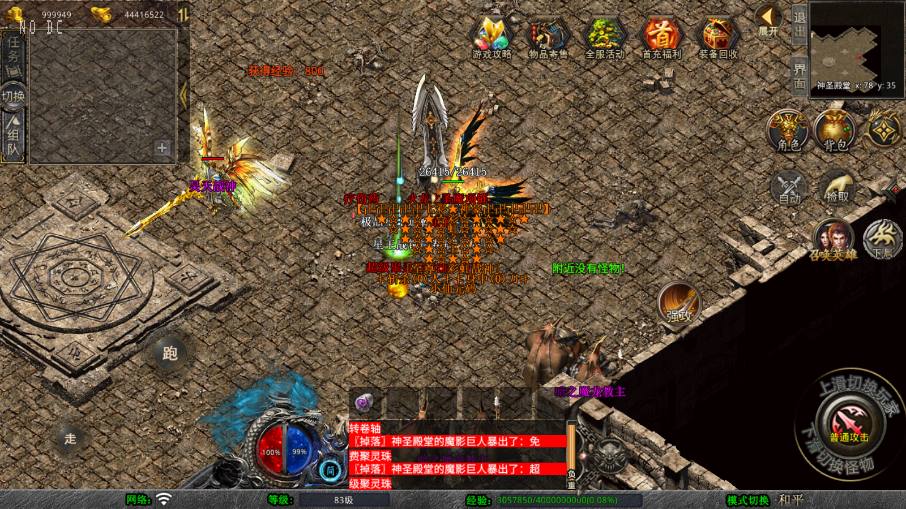The width and height of the screenshot is (906, 509).
Task: Open the 全服活动 server events icon
Action: coord(602,37)
